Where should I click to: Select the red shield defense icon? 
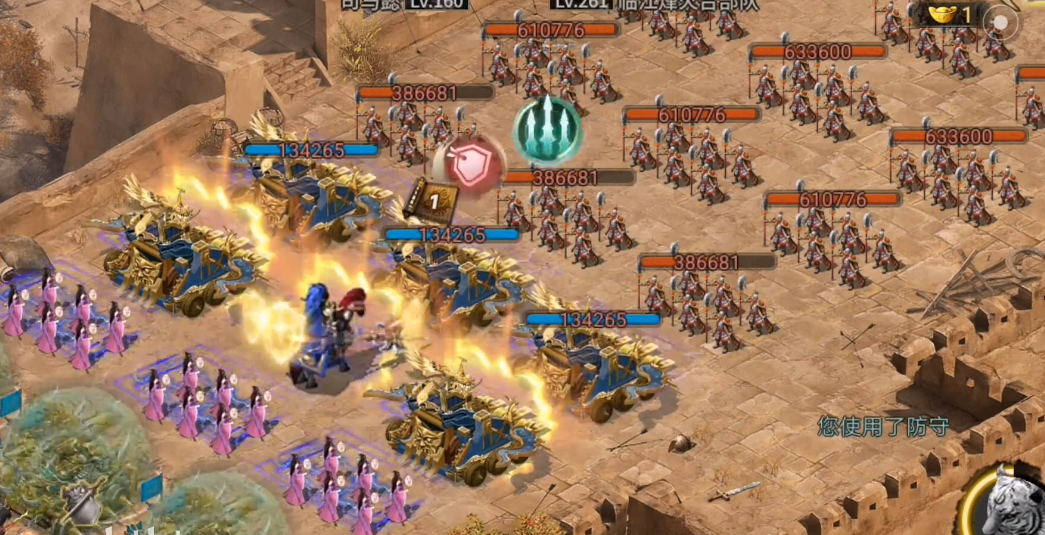tap(469, 163)
